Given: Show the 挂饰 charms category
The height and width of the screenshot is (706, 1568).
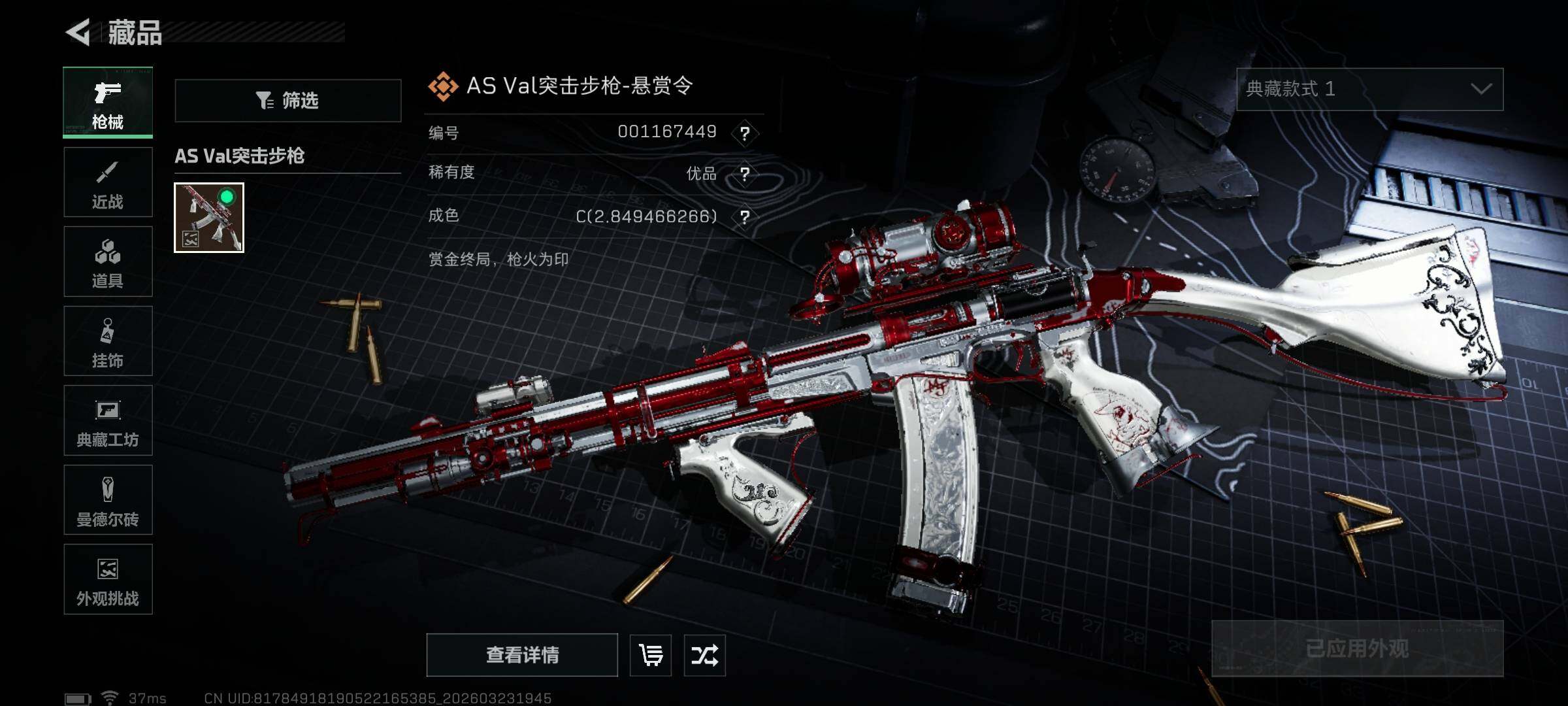Looking at the screenshot, I should (108, 341).
